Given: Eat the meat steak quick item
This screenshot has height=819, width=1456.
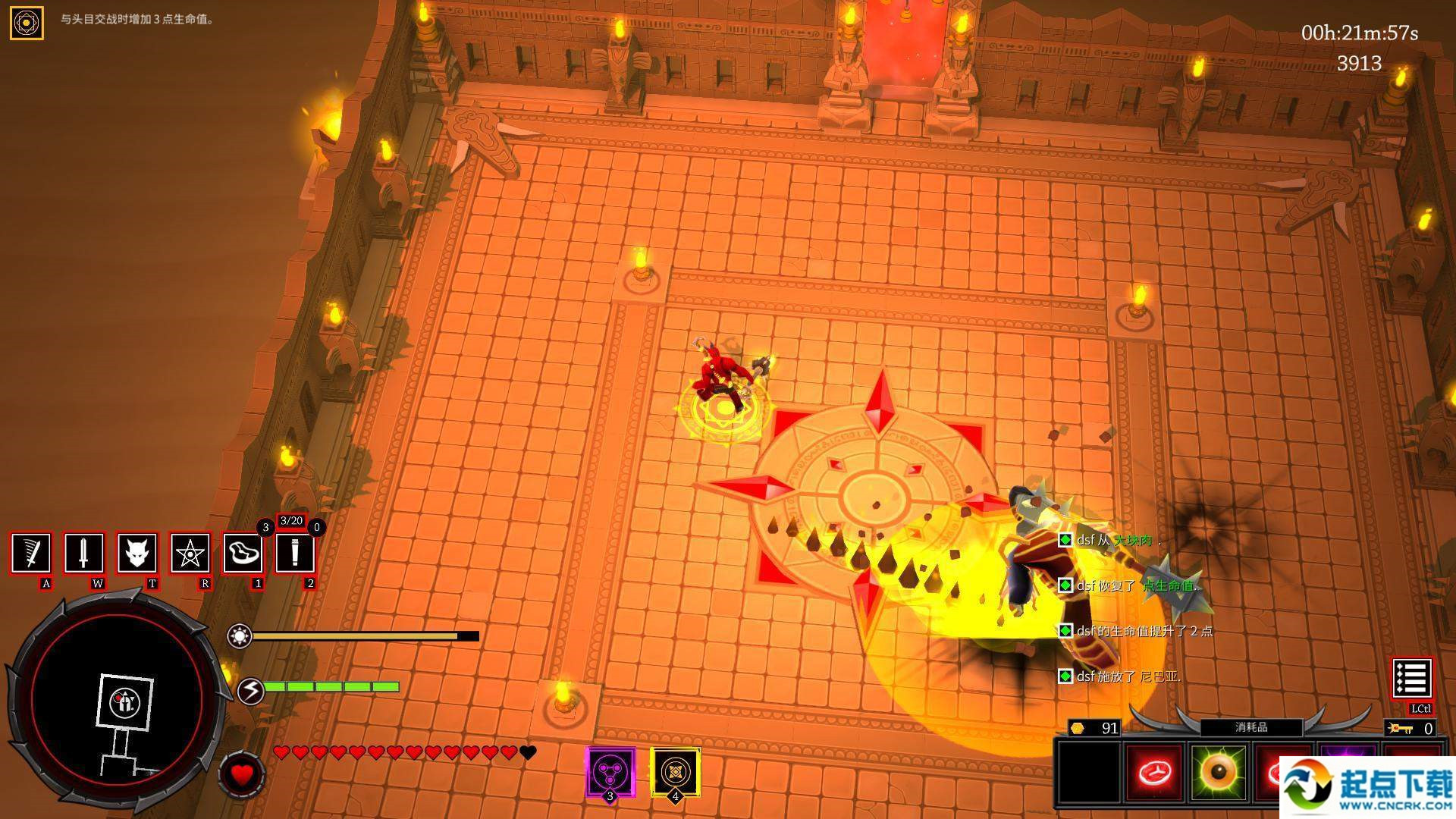Looking at the screenshot, I should (x=243, y=553).
